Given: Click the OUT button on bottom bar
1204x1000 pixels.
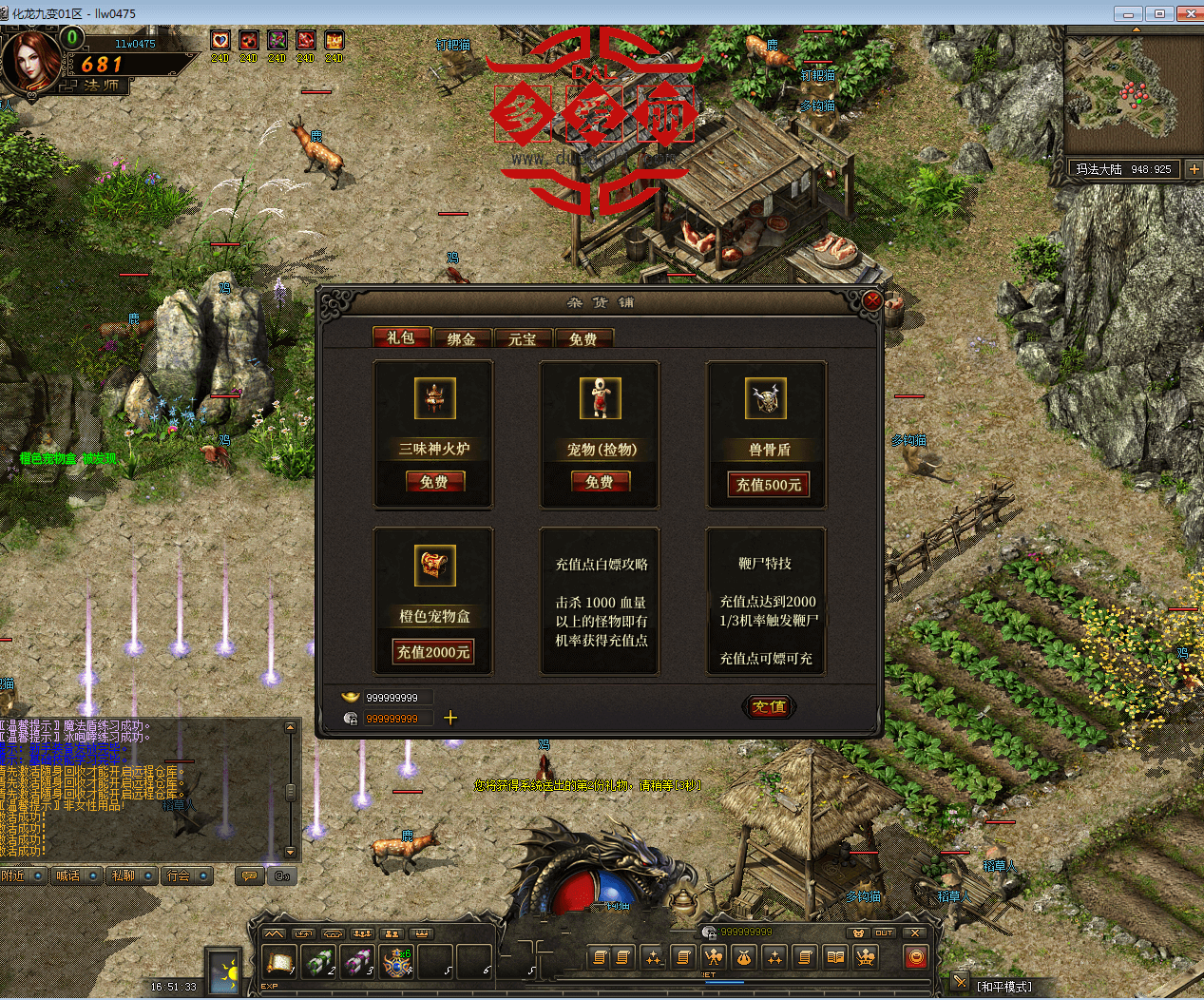Looking at the screenshot, I should [x=885, y=933].
